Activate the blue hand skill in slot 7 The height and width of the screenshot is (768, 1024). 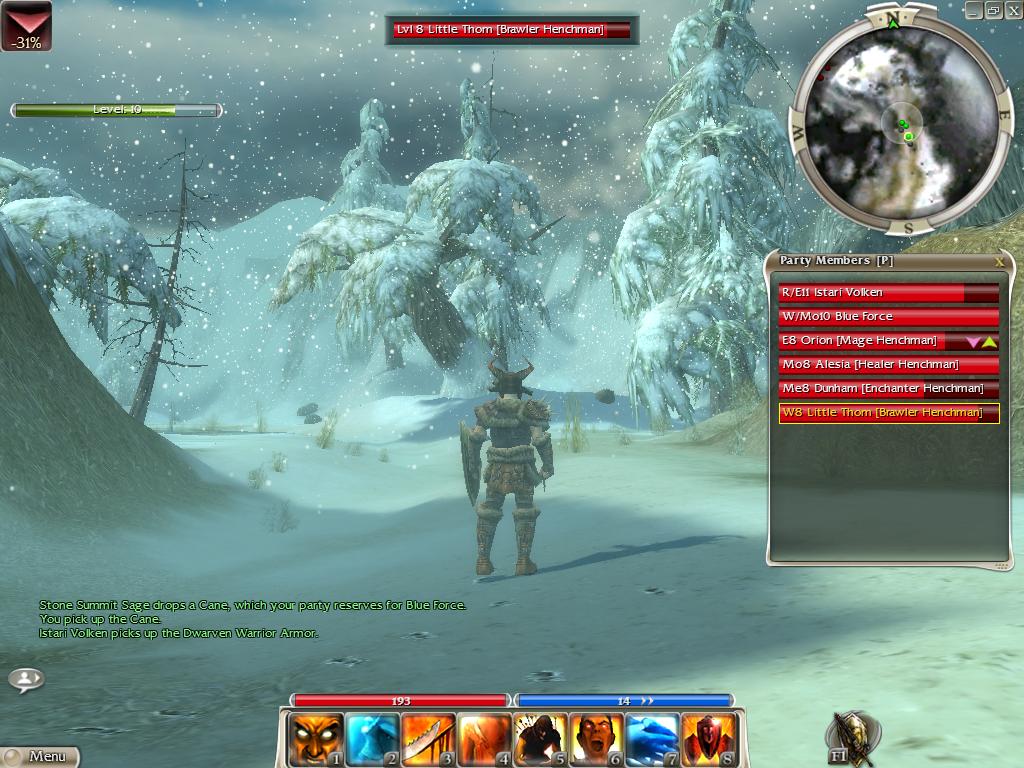652,739
